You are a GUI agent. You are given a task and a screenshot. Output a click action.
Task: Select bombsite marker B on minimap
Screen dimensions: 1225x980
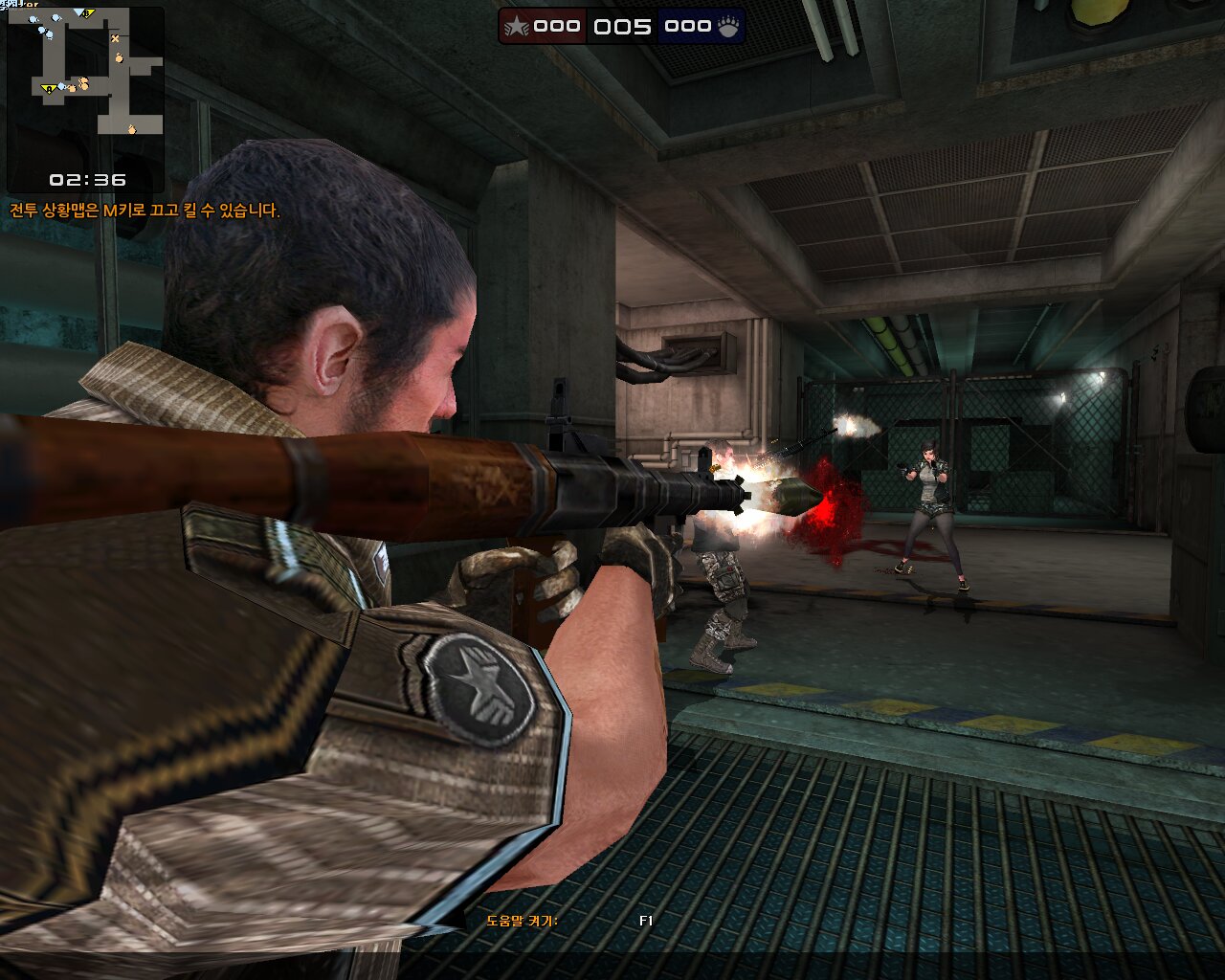click(x=86, y=13)
